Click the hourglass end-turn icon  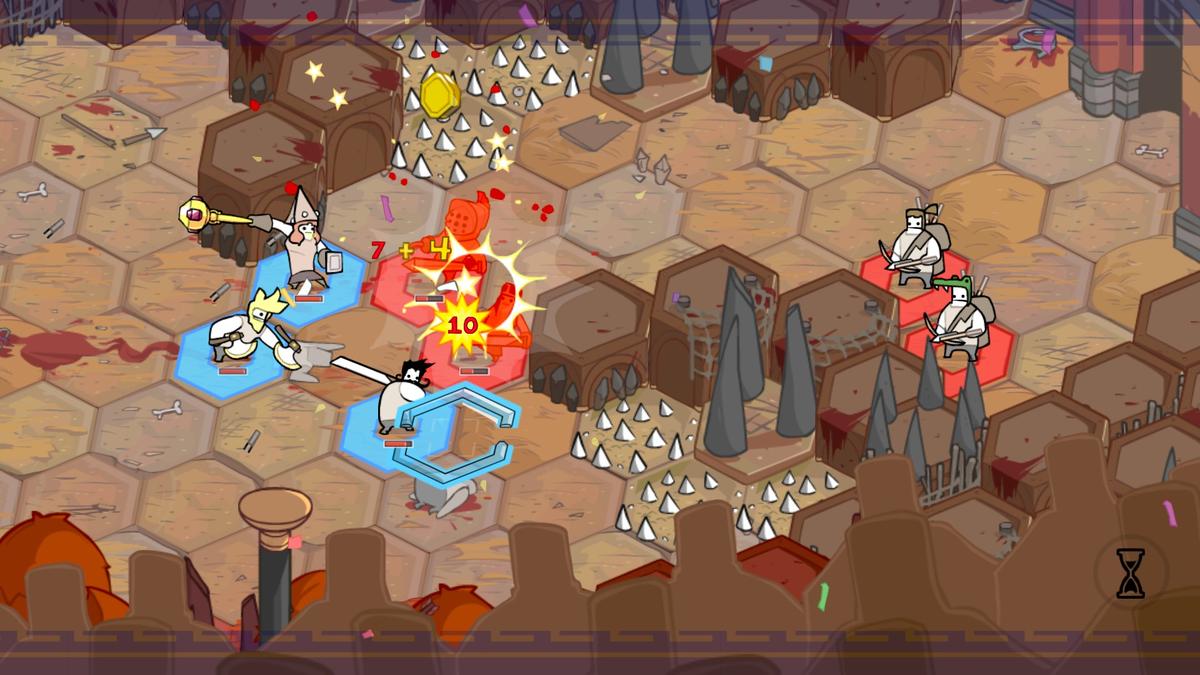pos(1130,573)
